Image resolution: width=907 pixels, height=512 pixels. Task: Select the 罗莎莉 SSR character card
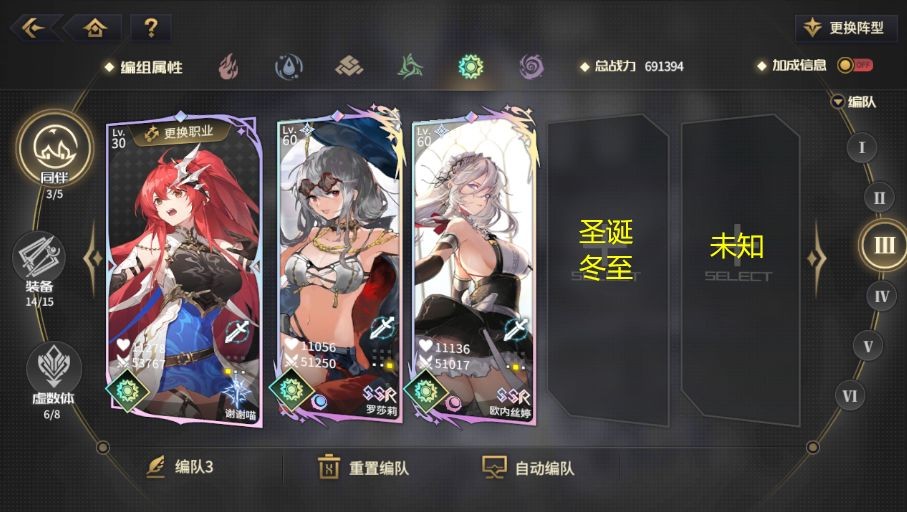click(x=340, y=270)
